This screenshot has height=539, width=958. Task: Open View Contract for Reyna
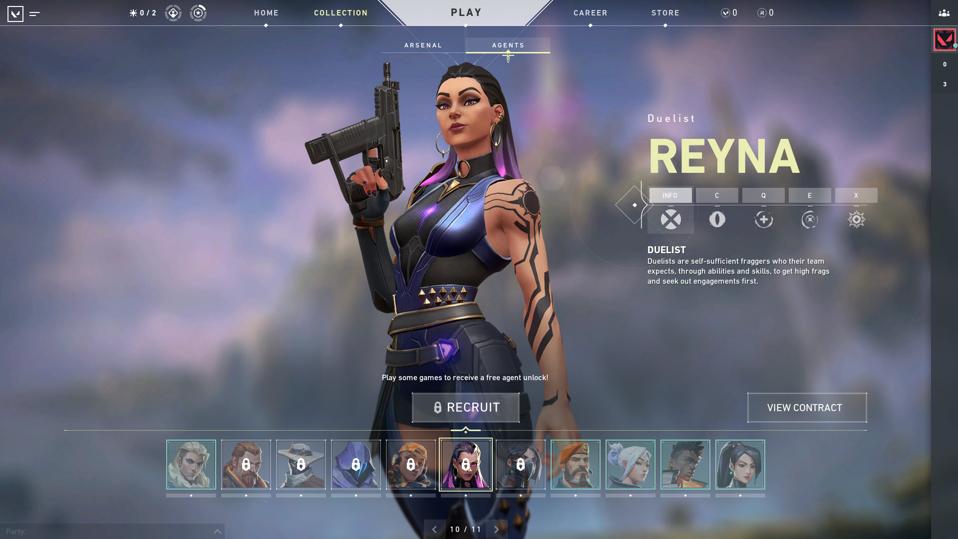(805, 407)
